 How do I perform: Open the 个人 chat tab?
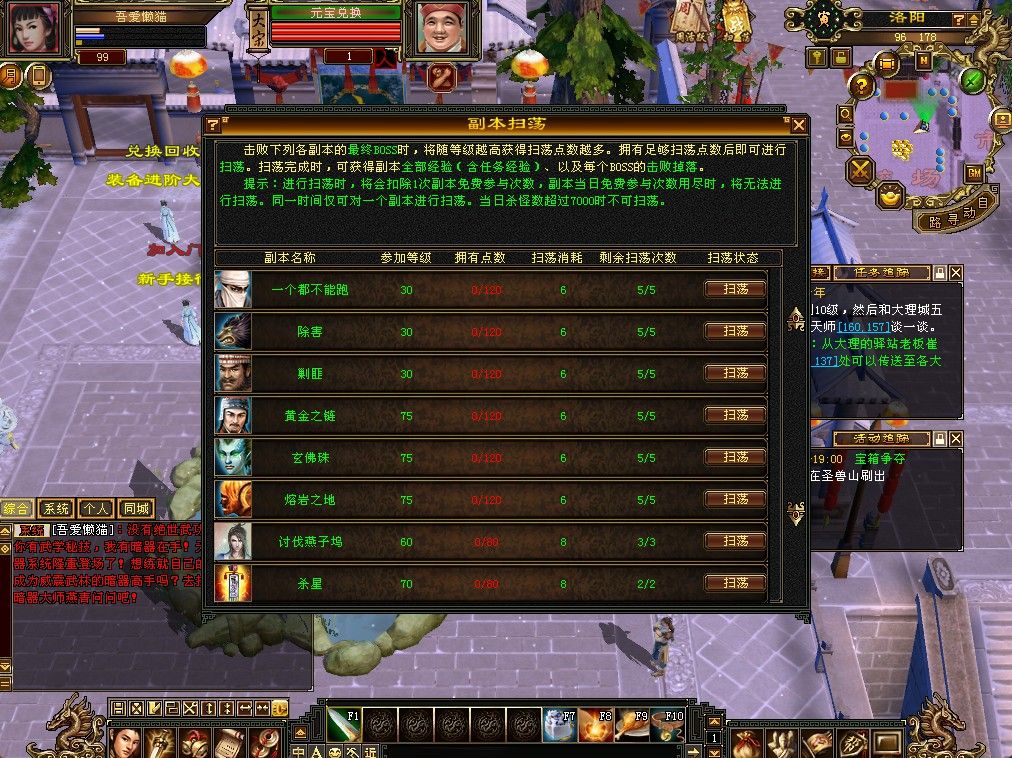point(96,508)
